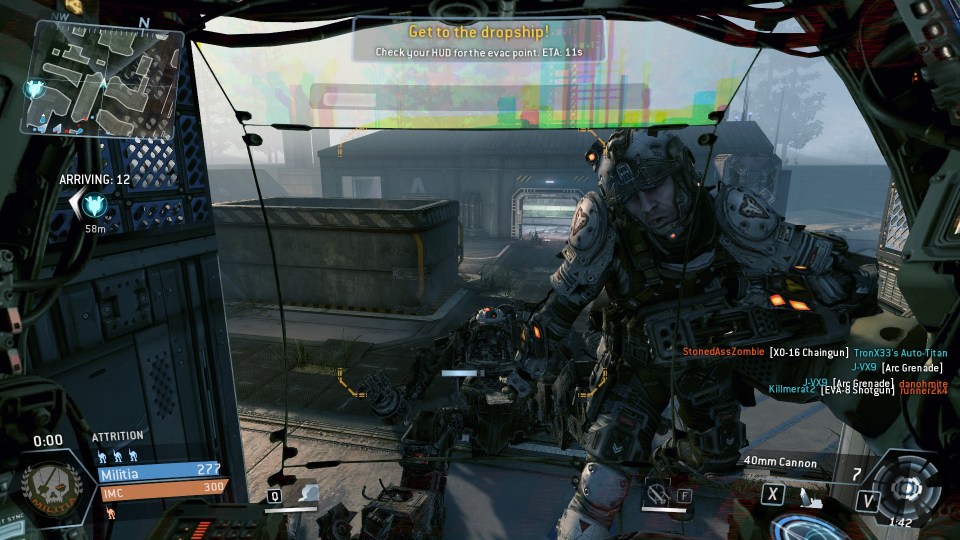
Task: Select the evac dropship waypoint marker
Action: 96,205
